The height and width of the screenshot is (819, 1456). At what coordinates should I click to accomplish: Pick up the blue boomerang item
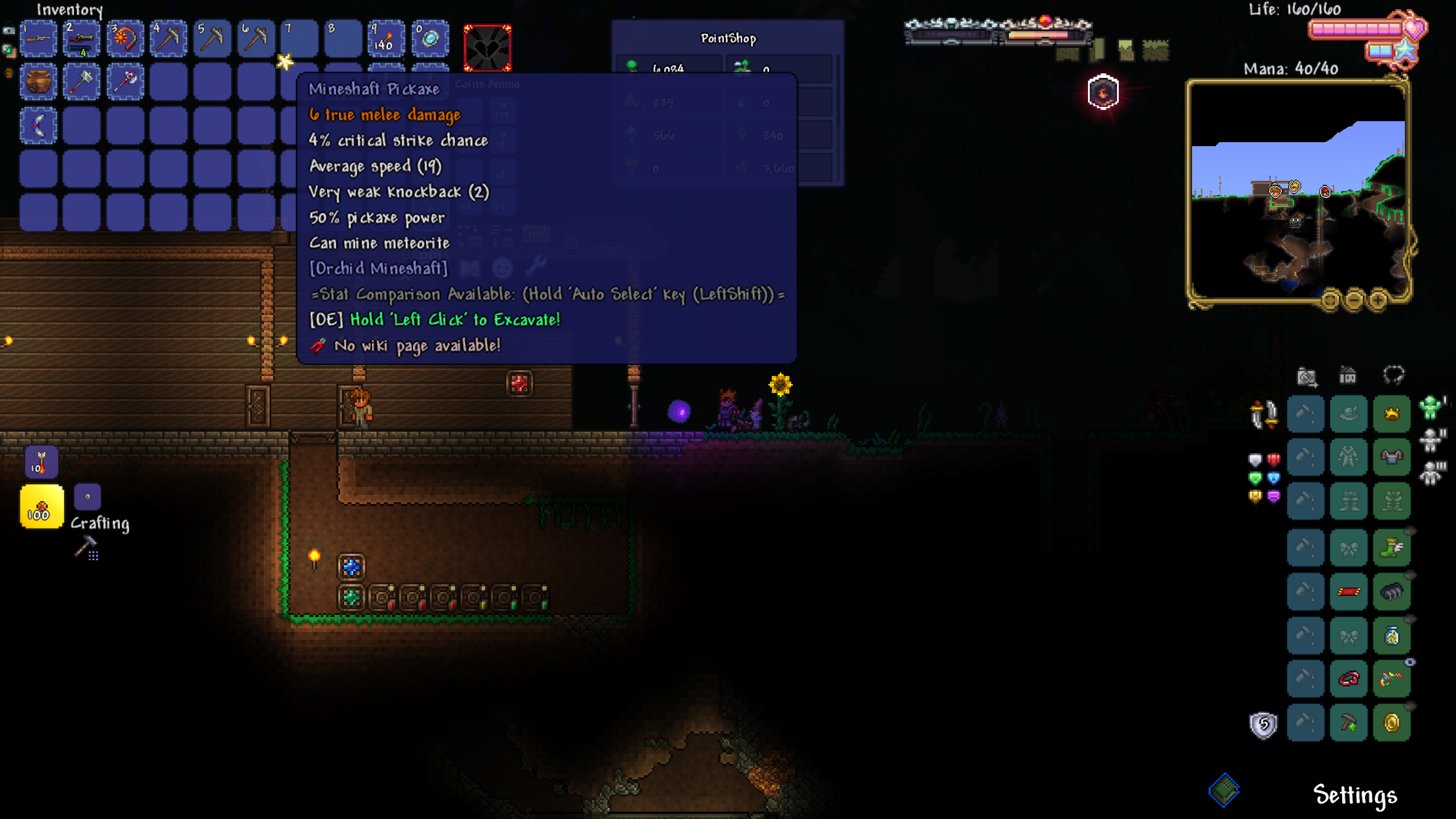(39, 126)
